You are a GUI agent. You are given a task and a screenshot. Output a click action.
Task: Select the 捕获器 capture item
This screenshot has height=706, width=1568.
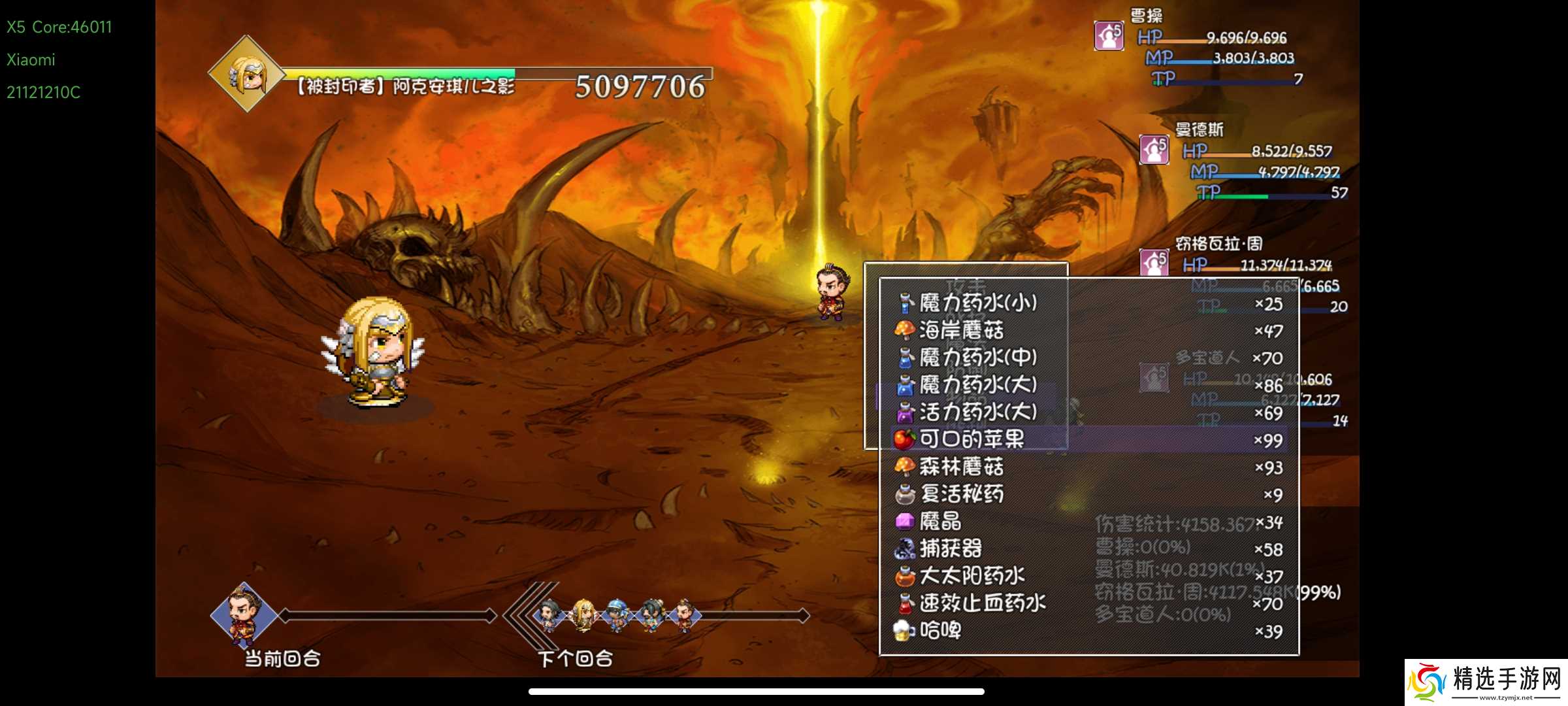coord(950,549)
